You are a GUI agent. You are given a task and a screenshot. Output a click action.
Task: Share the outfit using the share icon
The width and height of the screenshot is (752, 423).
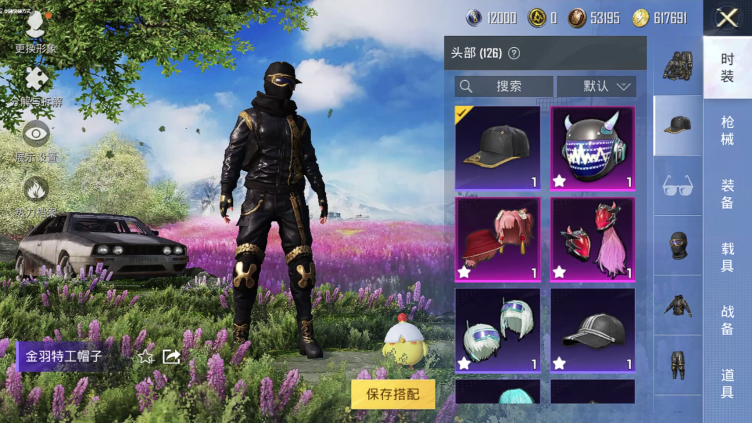pos(171,356)
